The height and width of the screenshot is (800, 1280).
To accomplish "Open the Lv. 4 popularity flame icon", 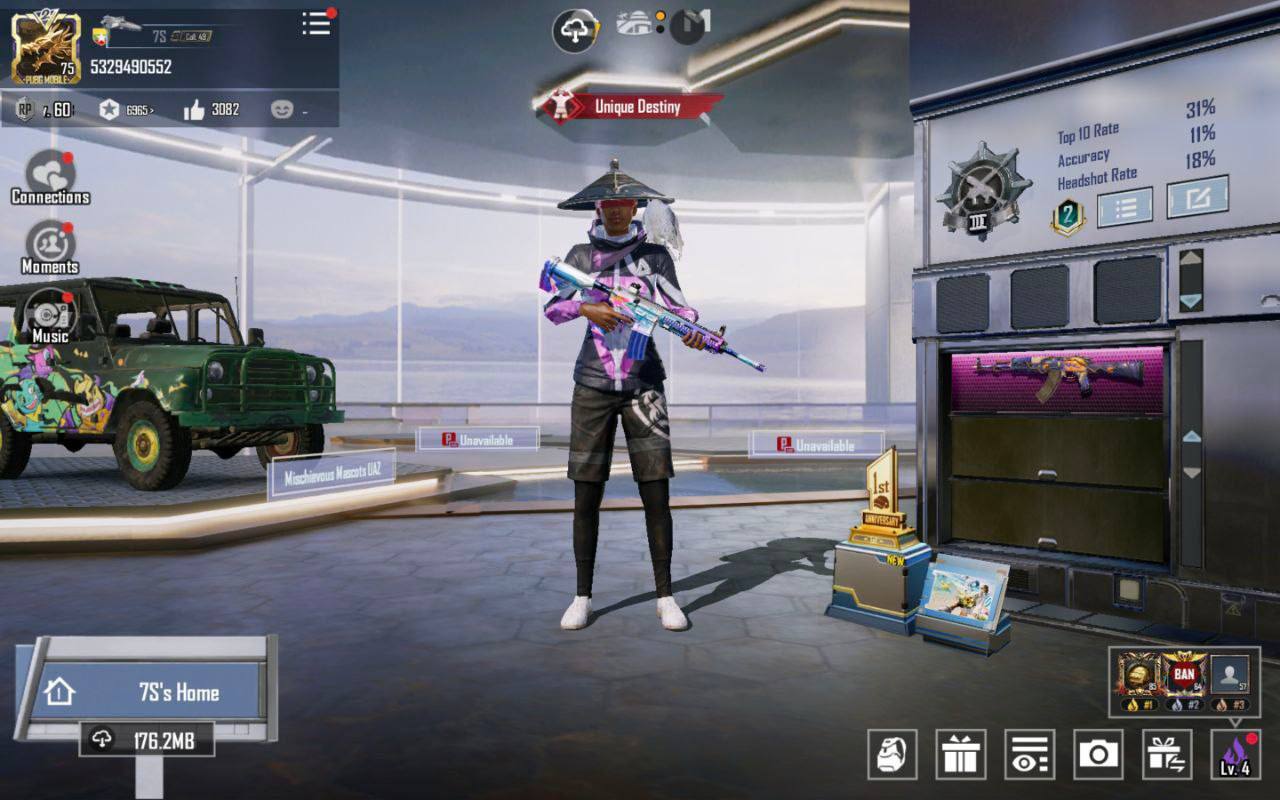I will point(1235,754).
